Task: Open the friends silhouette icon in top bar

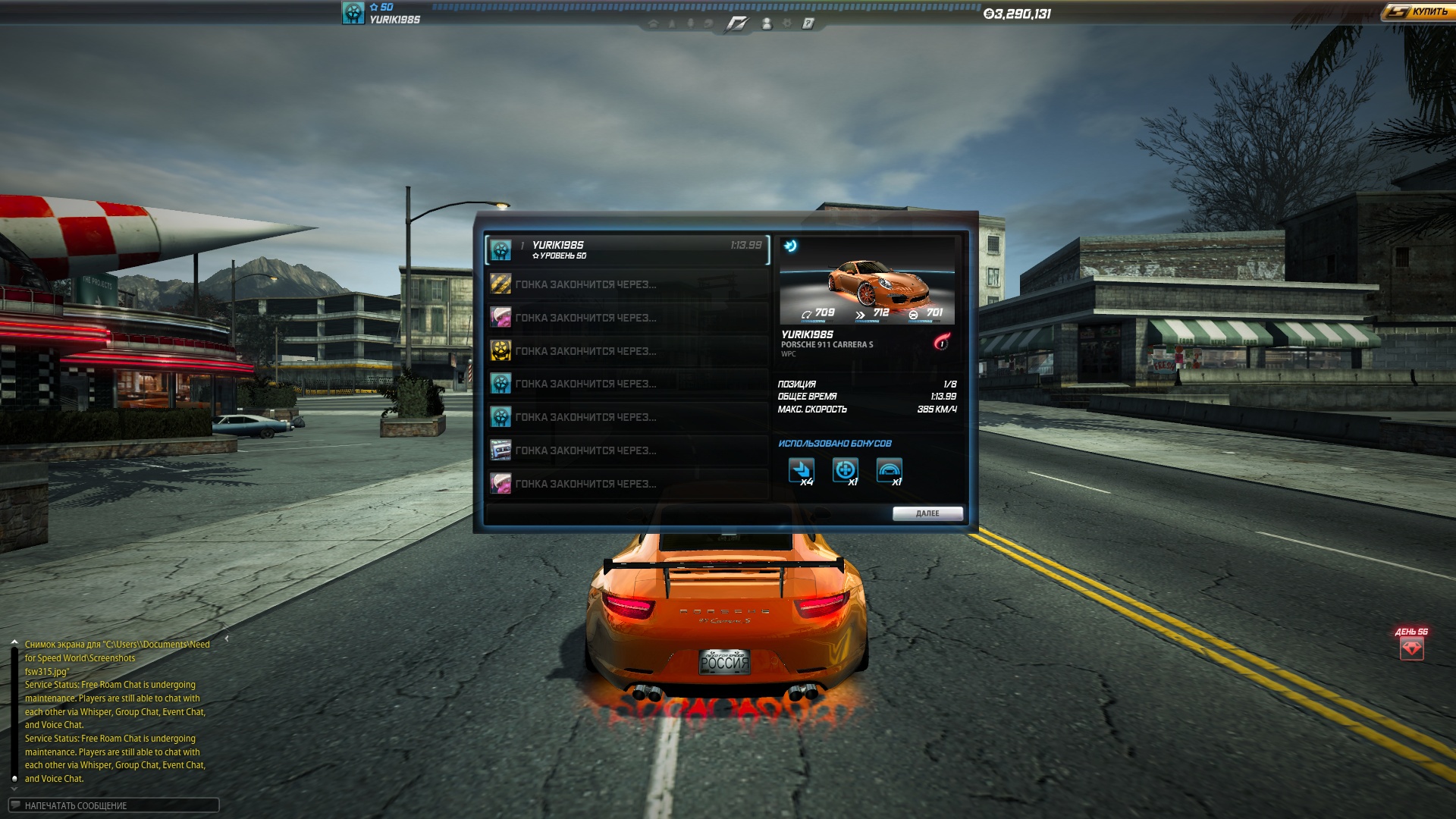Action: point(767,24)
